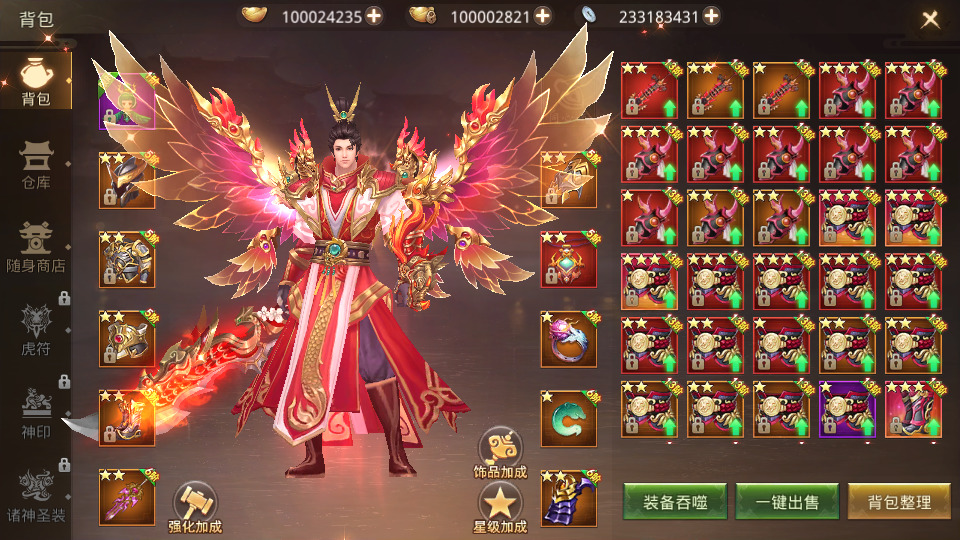Select the equipped chest armor slot
The width and height of the screenshot is (960, 540).
(x=127, y=259)
